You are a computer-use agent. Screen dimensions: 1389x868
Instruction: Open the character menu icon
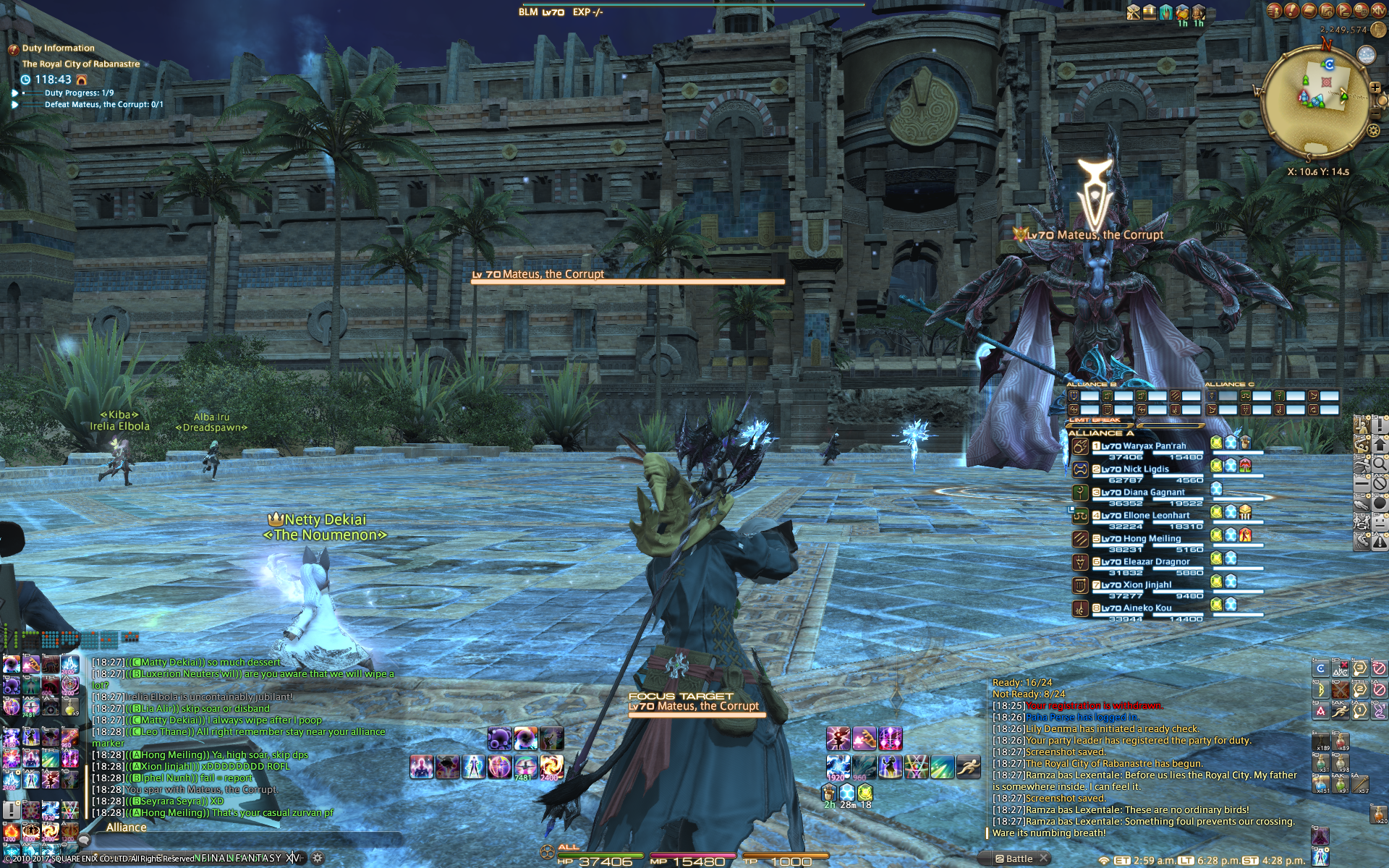(1274, 11)
